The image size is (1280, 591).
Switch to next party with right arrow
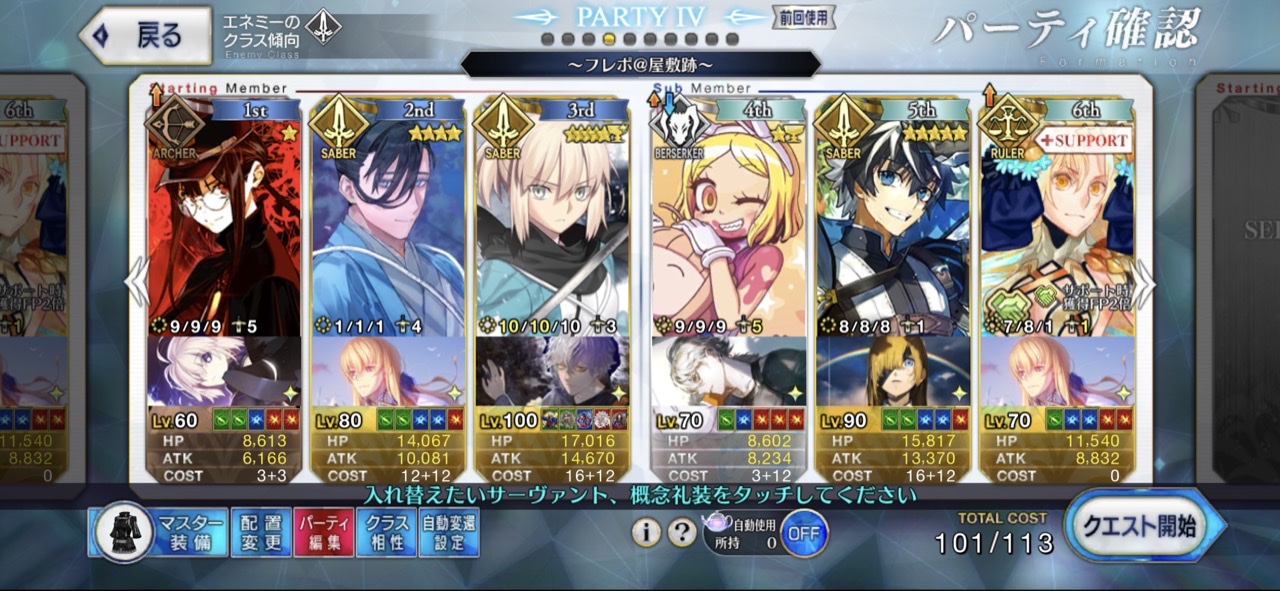tap(1146, 286)
